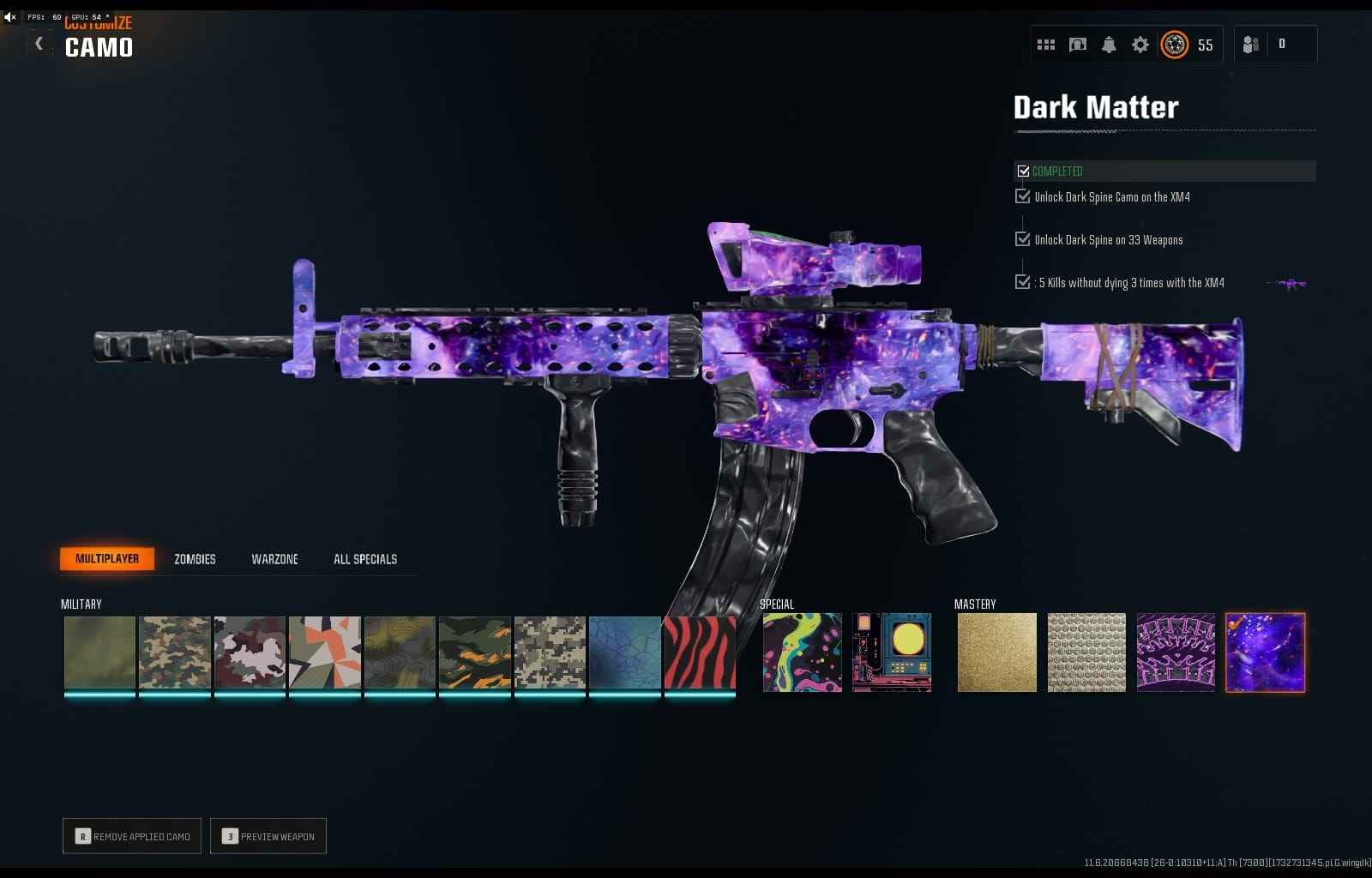Image resolution: width=1372 pixels, height=878 pixels.
Task: Click Preview Weapon button
Action: pos(268,836)
